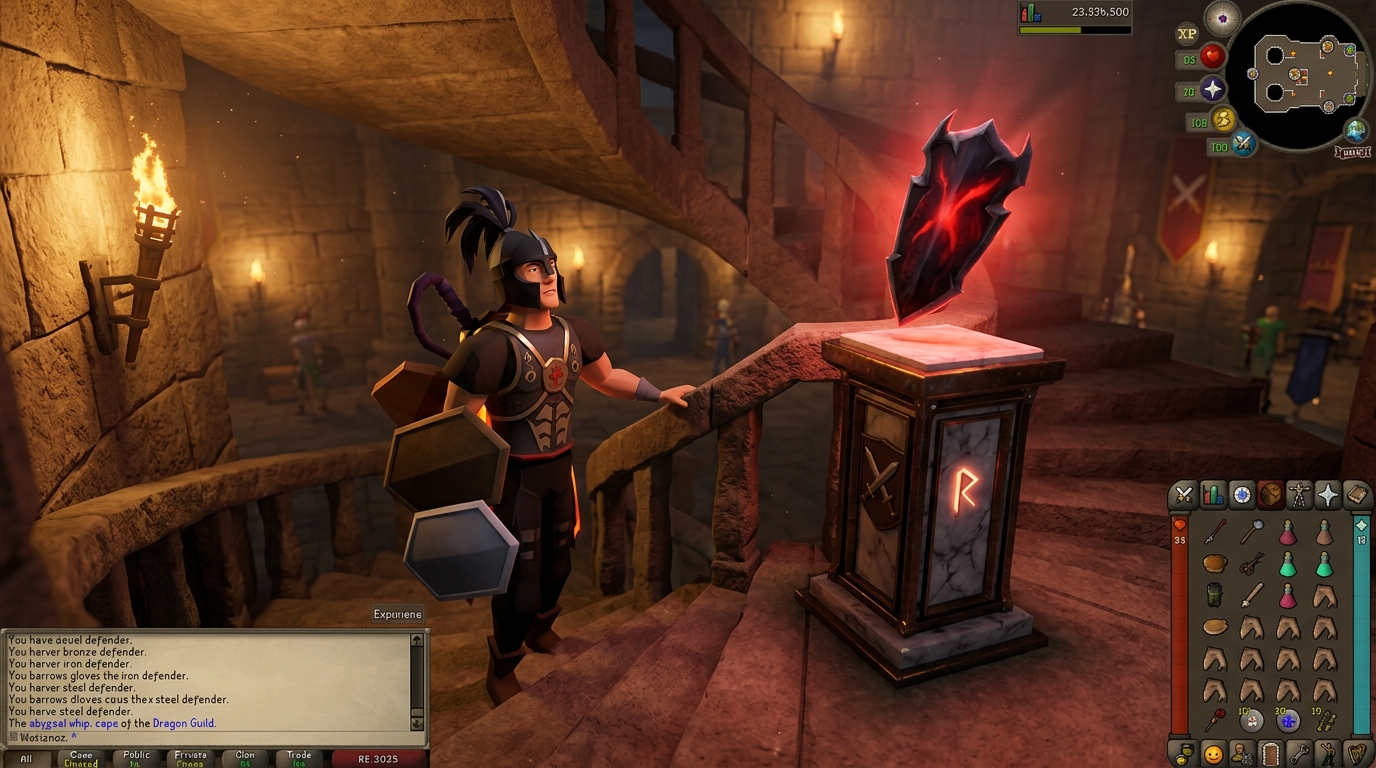Open the Trade chat tab
The image size is (1376, 768).
pyautogui.click(x=299, y=759)
